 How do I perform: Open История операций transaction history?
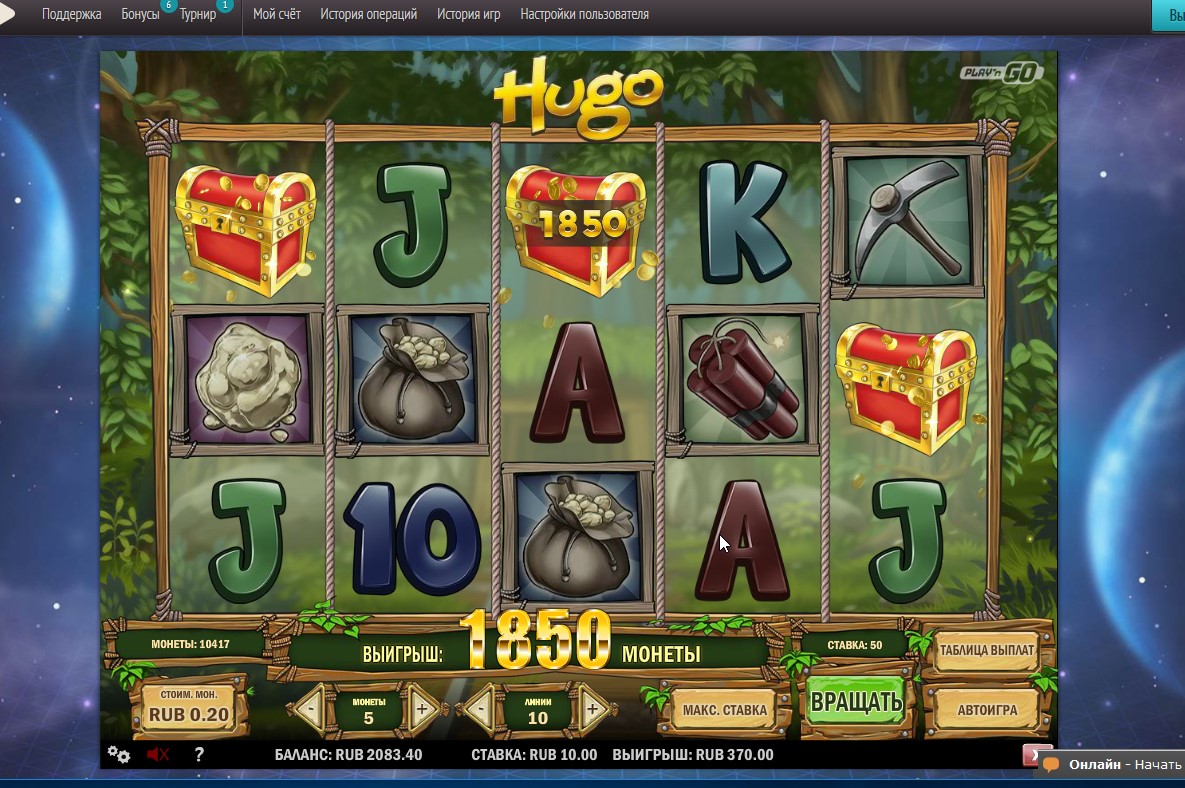tap(369, 15)
